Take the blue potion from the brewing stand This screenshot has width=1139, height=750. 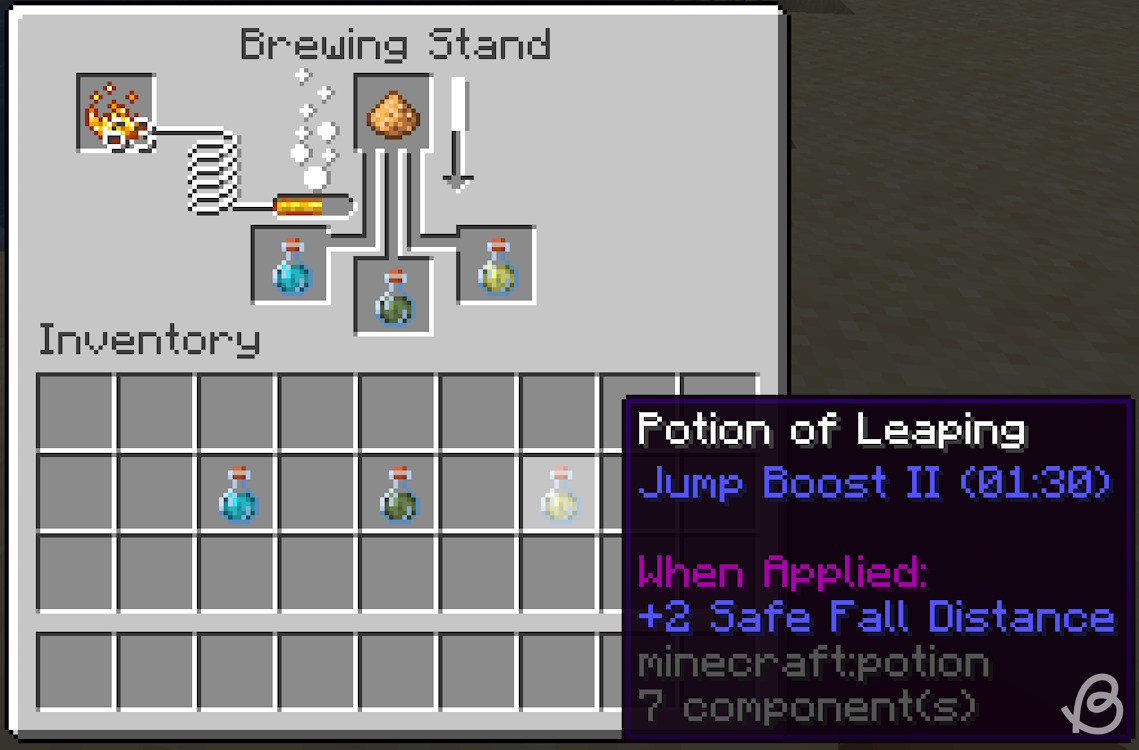(x=290, y=265)
